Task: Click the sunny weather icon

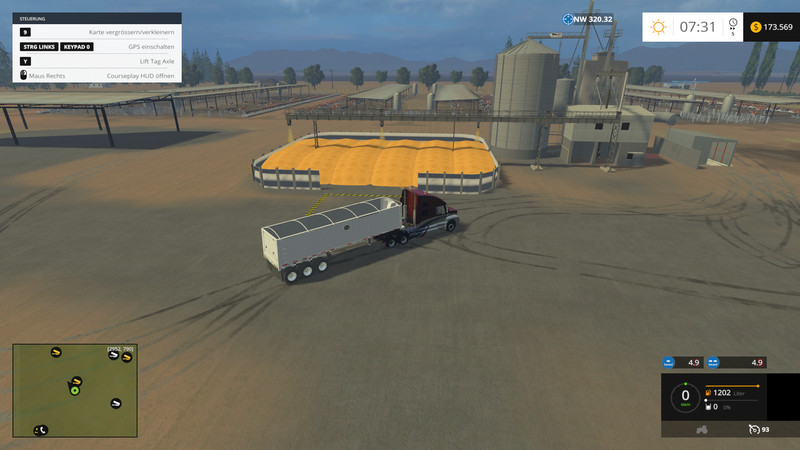Action: (x=658, y=27)
